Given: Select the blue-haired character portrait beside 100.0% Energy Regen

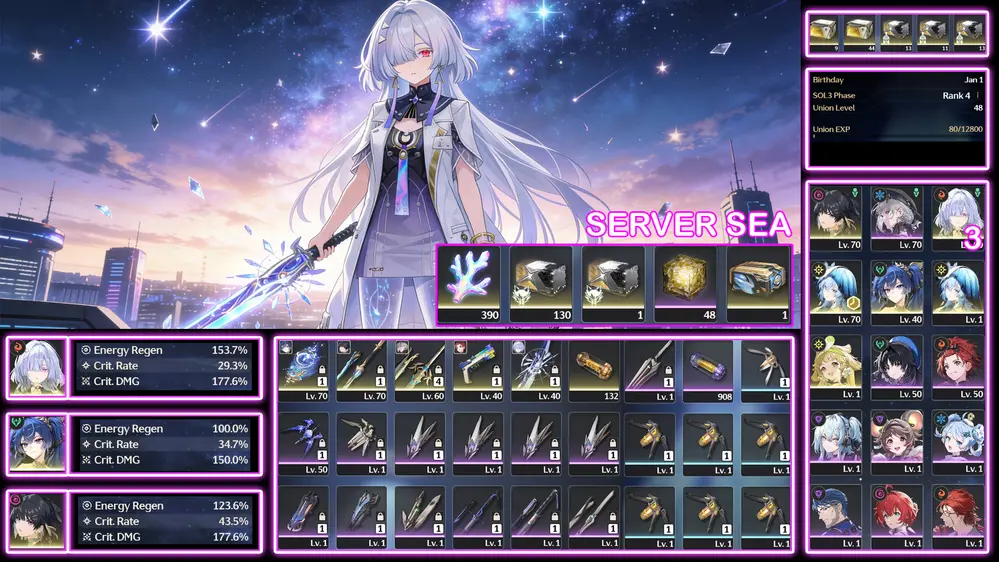Looking at the screenshot, I should [x=37, y=442].
